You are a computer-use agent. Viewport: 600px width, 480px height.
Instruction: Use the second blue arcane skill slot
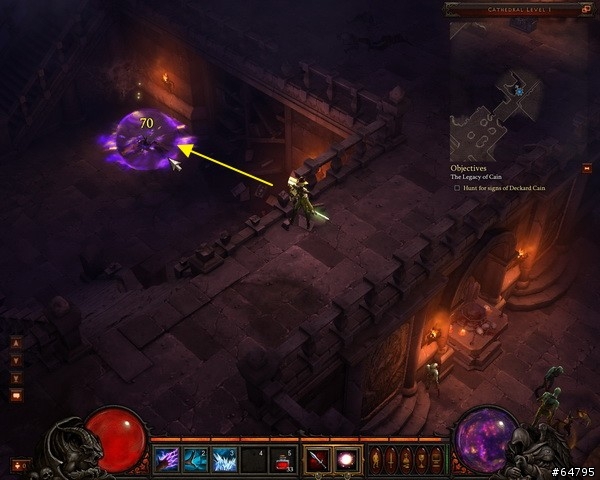click(x=196, y=460)
